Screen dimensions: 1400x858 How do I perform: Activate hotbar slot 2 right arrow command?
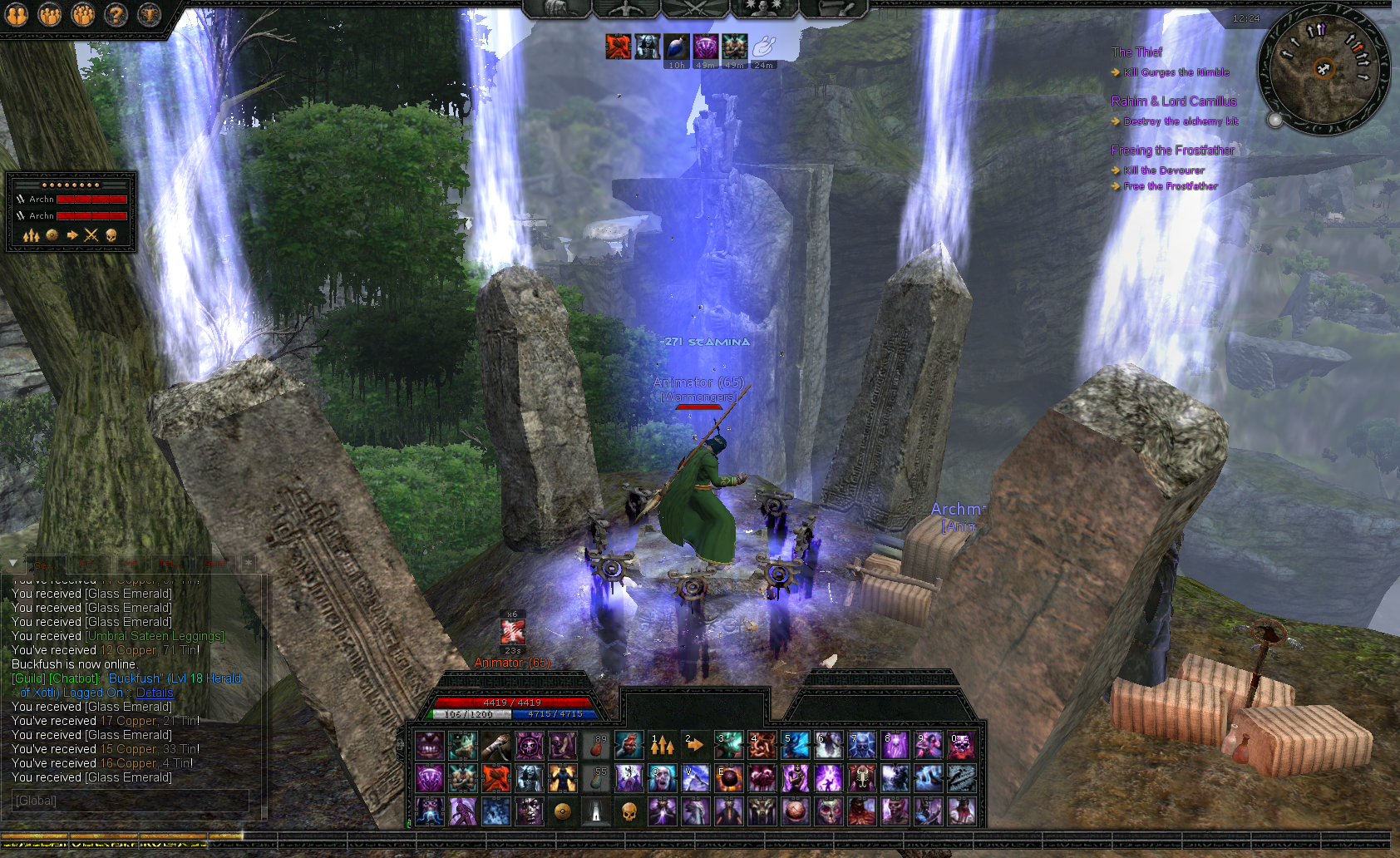(x=695, y=746)
